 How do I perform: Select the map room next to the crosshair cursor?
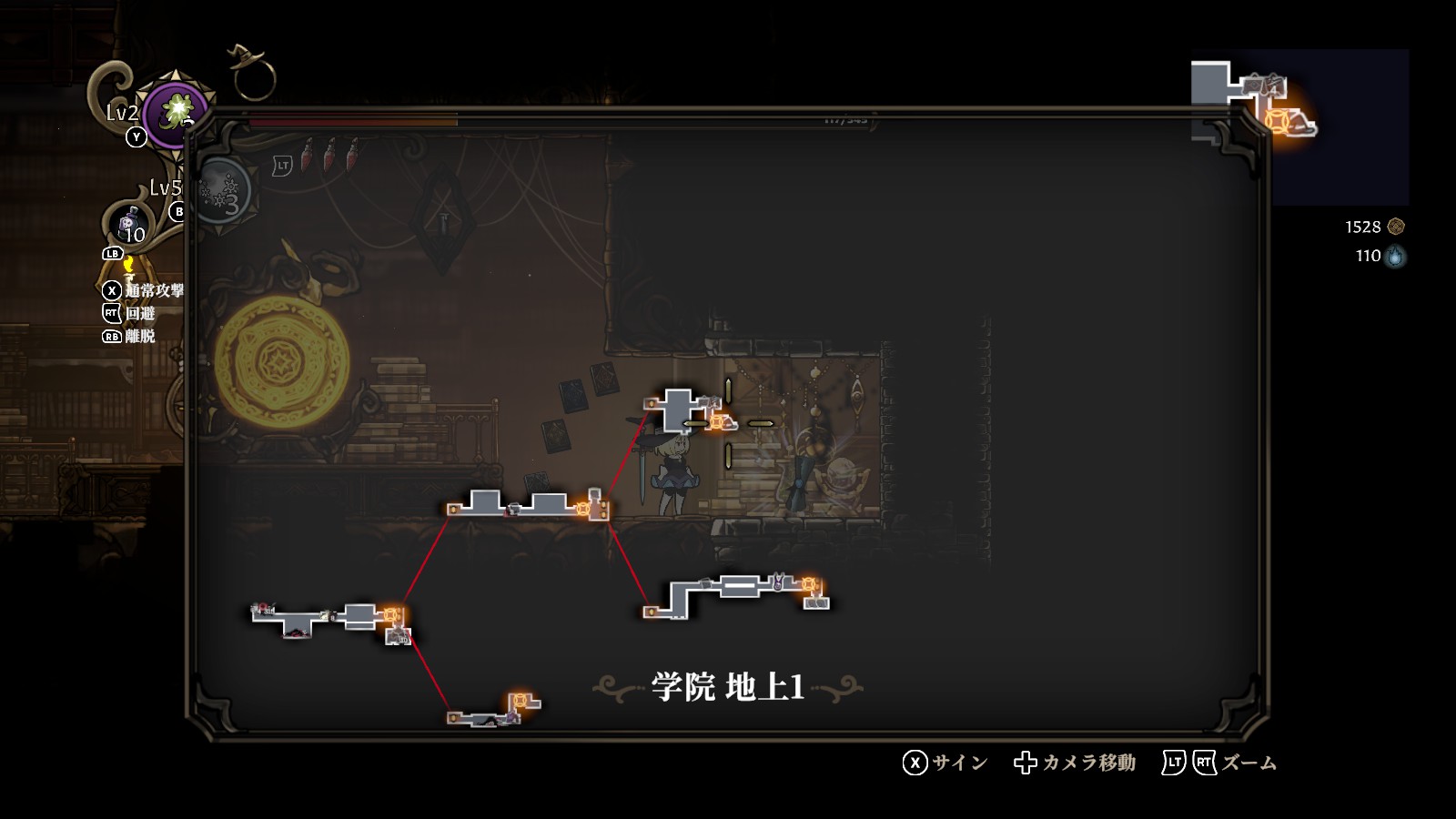[678, 408]
